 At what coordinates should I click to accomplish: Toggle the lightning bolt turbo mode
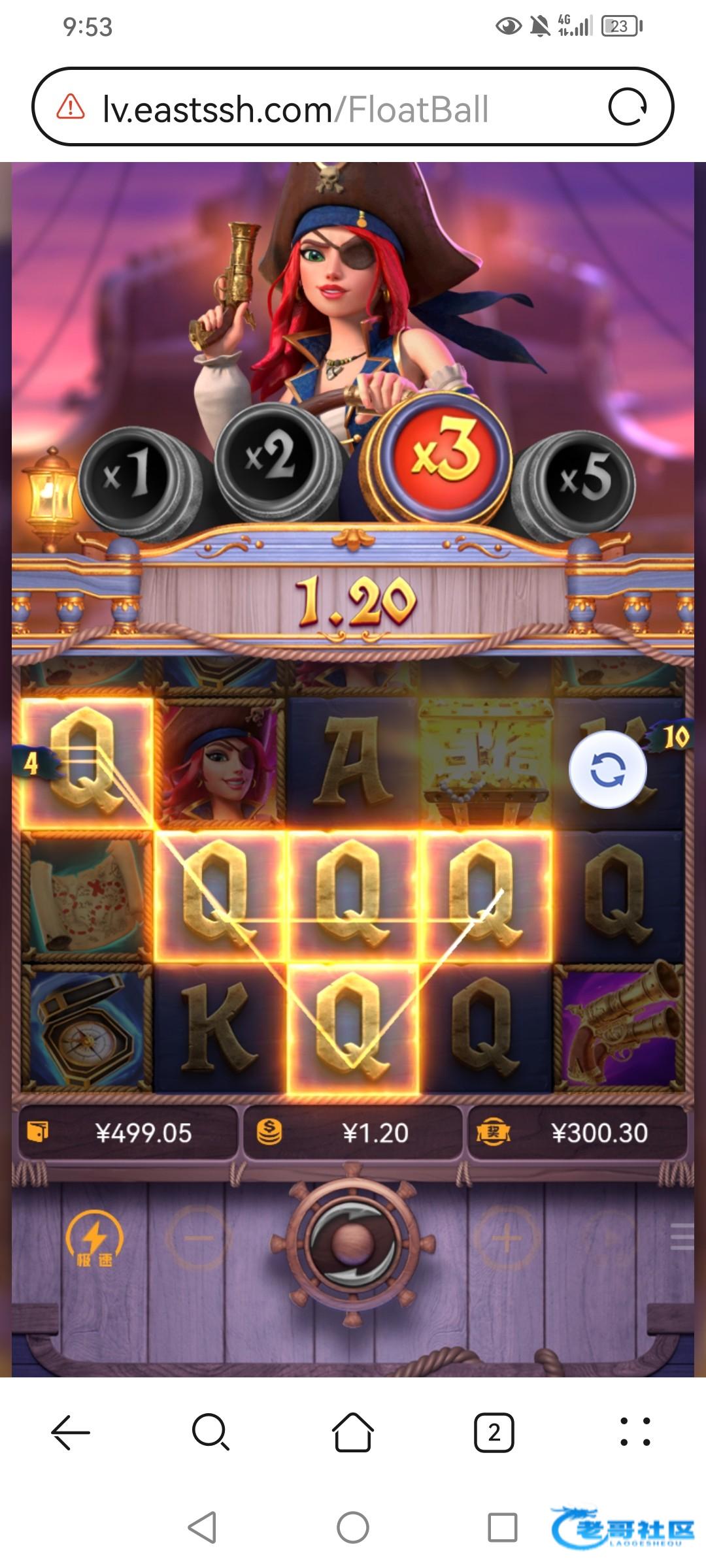click(95, 1239)
